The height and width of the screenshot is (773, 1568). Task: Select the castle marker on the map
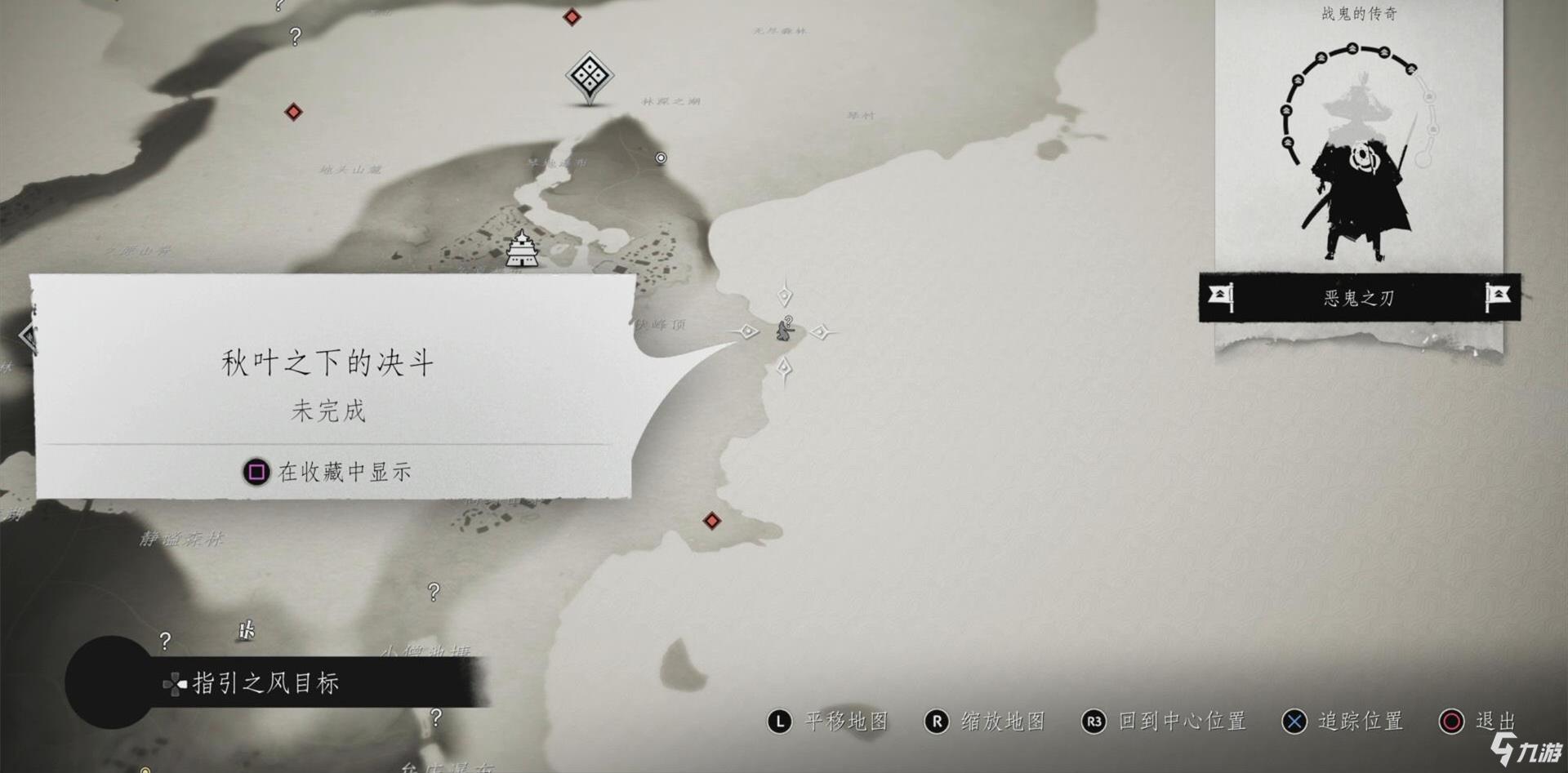click(521, 248)
